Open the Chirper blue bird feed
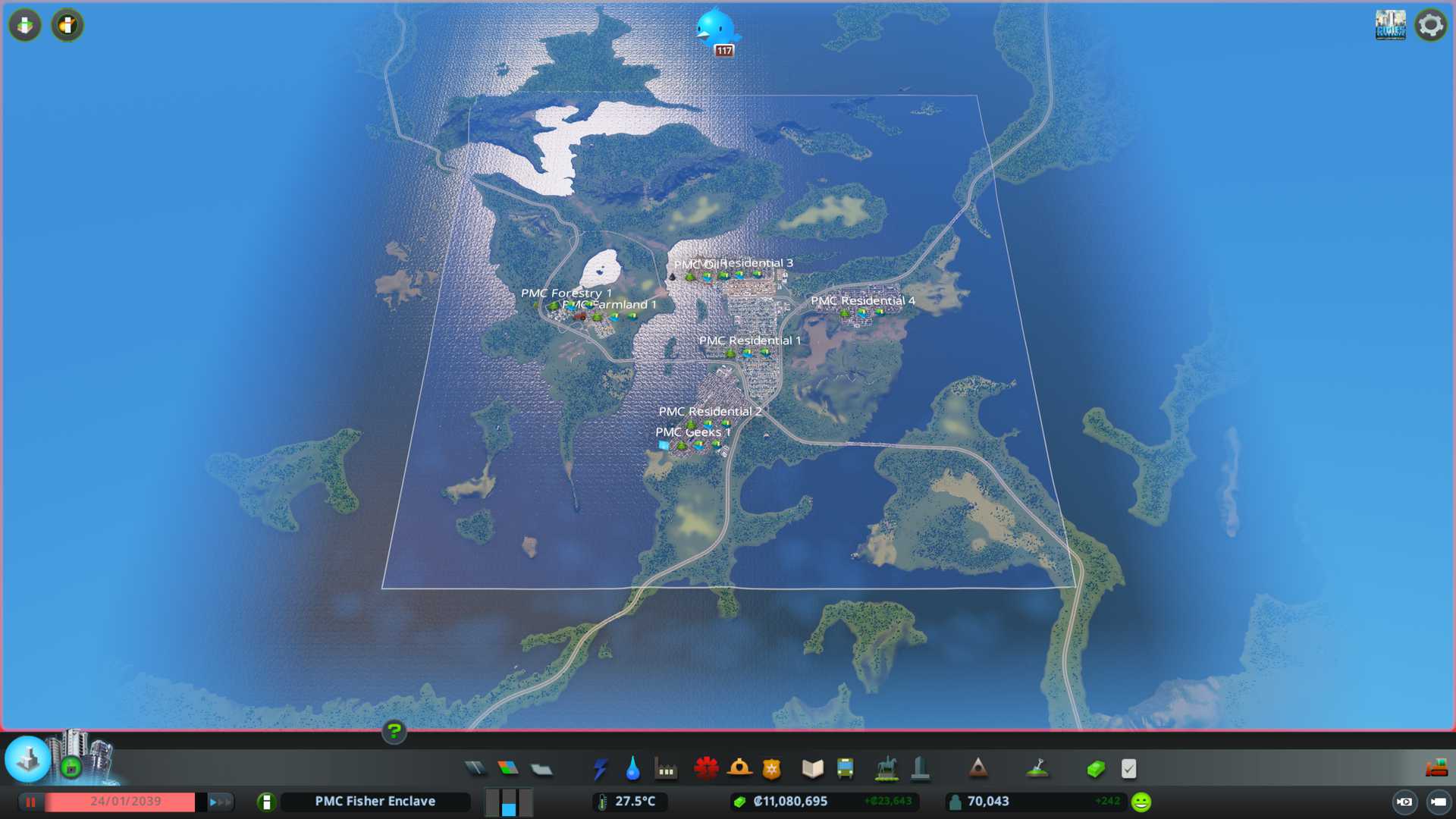This screenshot has width=1456, height=819. coord(716,29)
